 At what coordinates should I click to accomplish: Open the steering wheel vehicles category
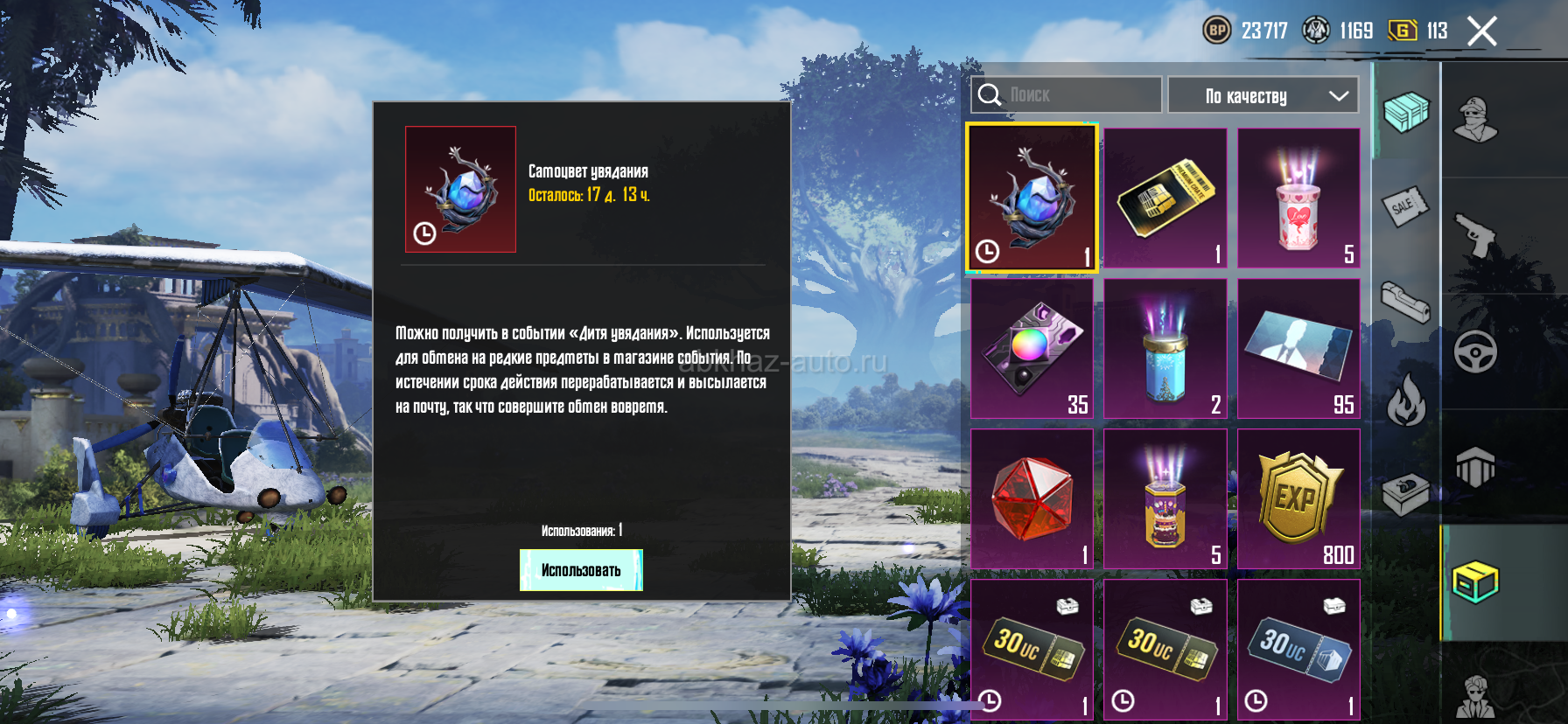1475,352
